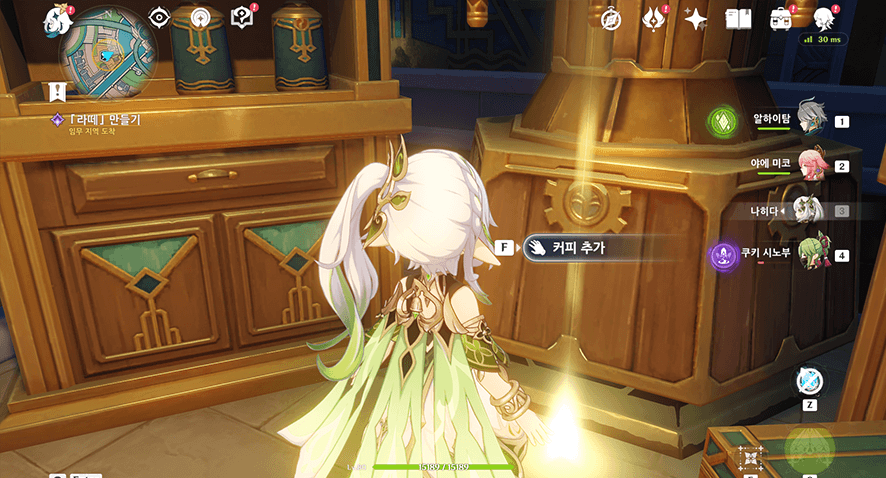Open the Adventurer Handbook book icon
The height and width of the screenshot is (478, 886).
coord(738,19)
